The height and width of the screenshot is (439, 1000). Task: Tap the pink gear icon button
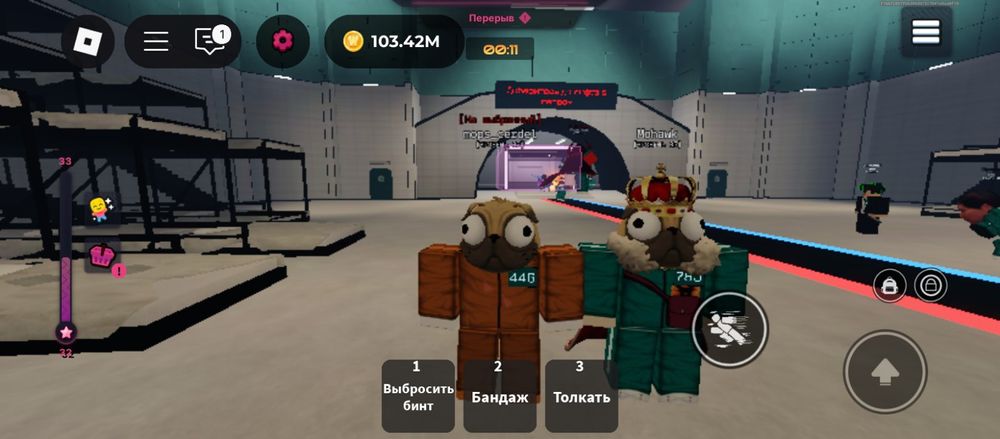[283, 41]
